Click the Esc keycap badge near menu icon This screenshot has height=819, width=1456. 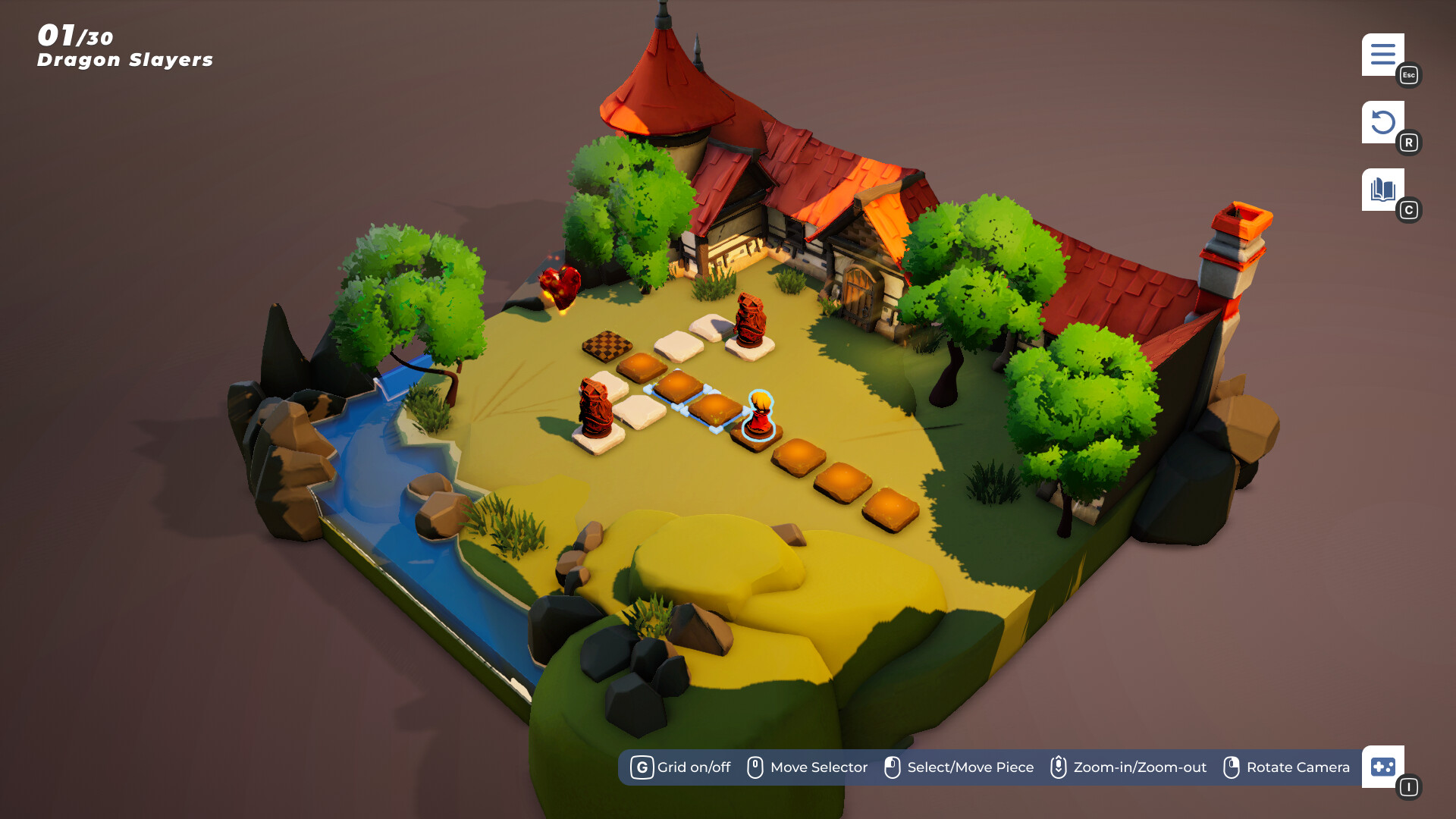coord(1408,76)
